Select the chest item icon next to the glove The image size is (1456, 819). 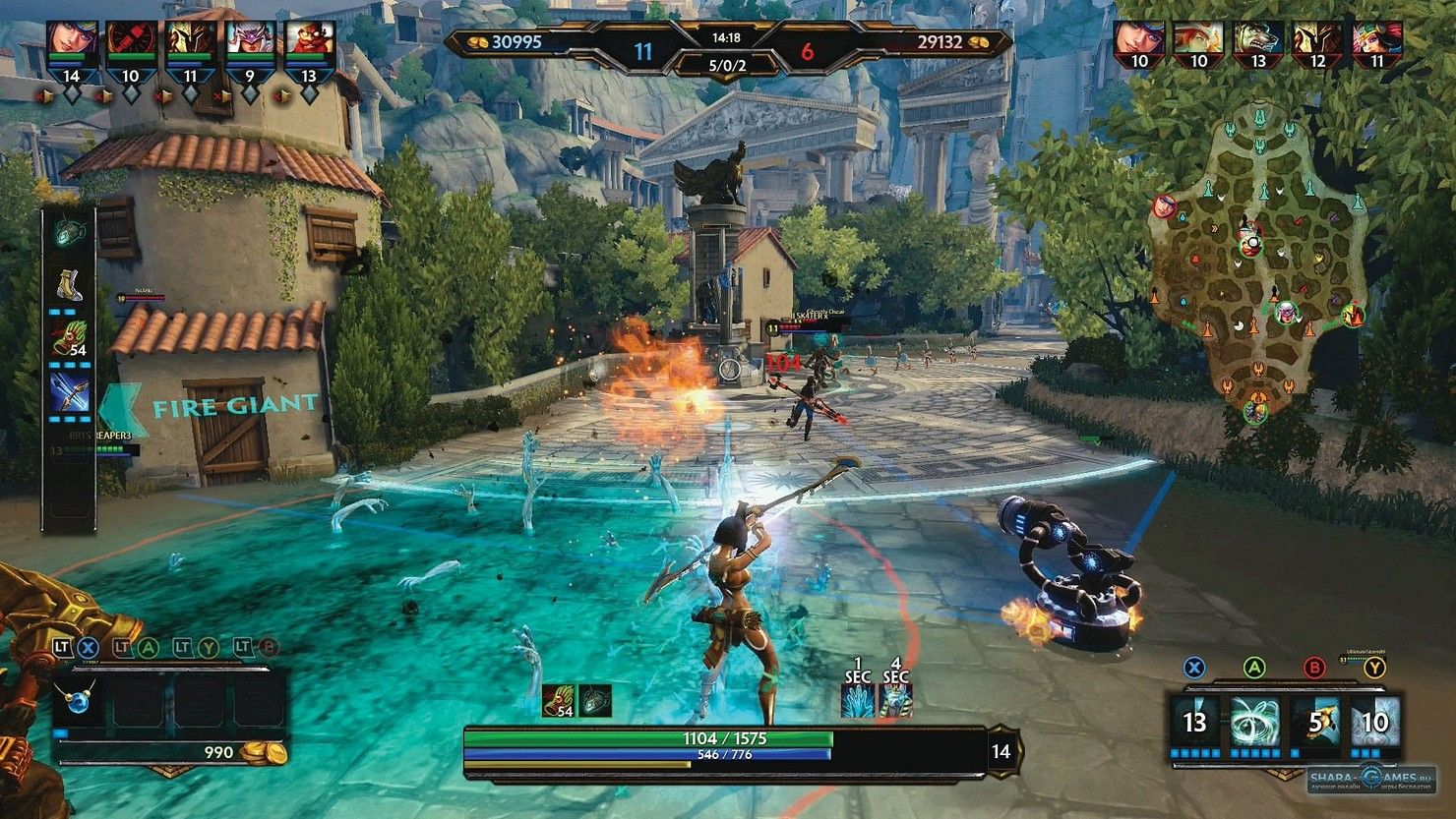[596, 700]
